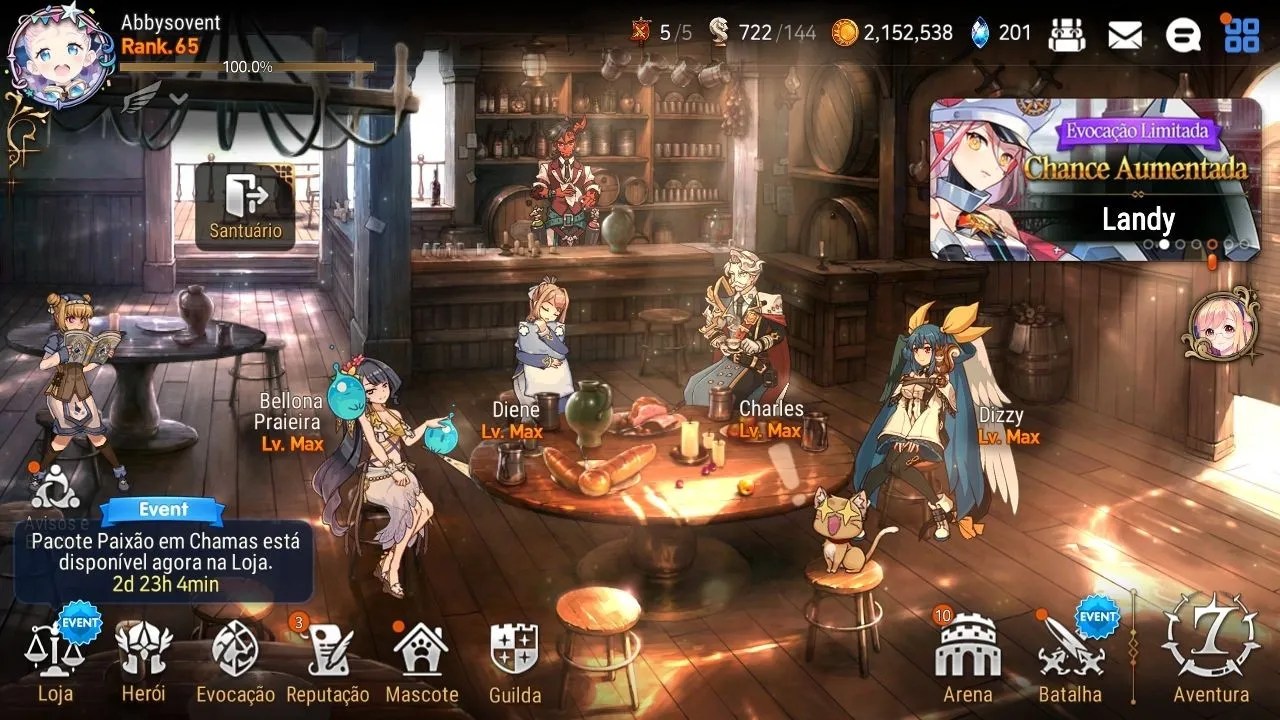Viewport: 1280px width, 720px height.
Task: Open the Herói hero menu
Action: click(143, 660)
